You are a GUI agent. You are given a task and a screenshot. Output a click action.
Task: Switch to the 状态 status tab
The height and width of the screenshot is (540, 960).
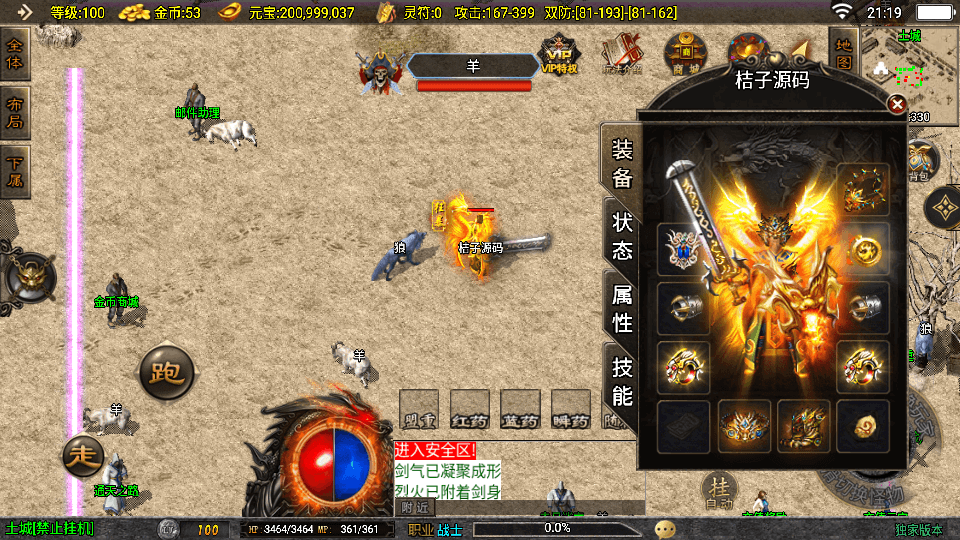622,235
